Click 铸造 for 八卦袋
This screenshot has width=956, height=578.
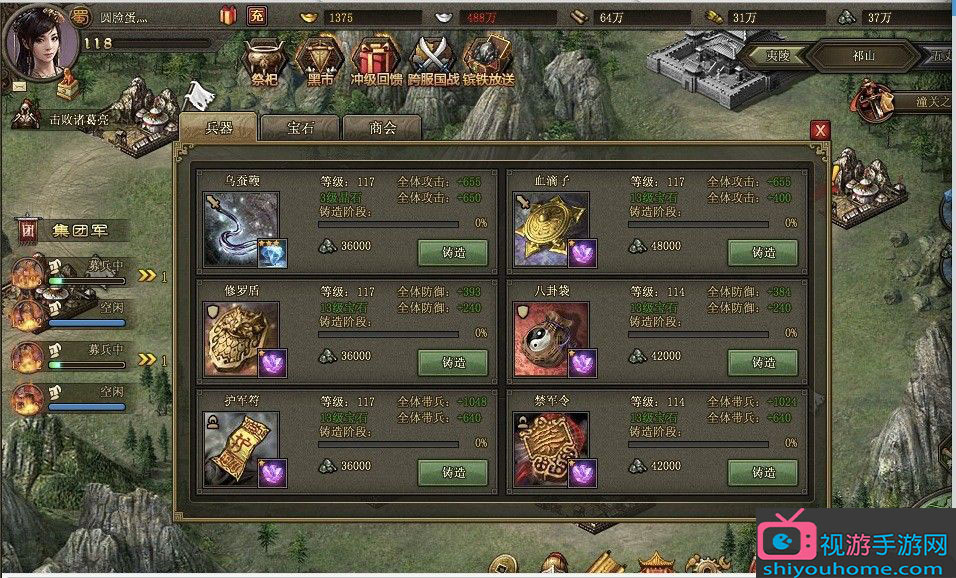[763, 362]
